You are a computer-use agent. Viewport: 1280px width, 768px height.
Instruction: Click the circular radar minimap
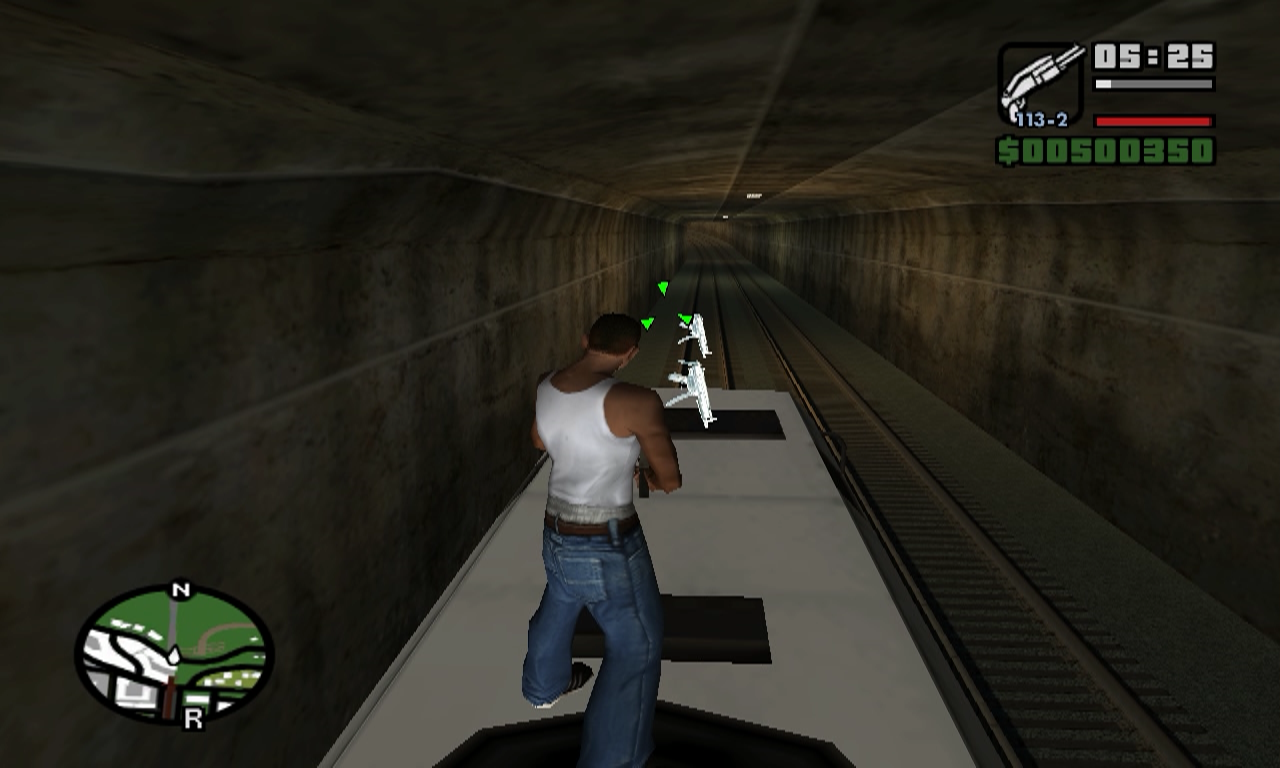[x=174, y=654]
